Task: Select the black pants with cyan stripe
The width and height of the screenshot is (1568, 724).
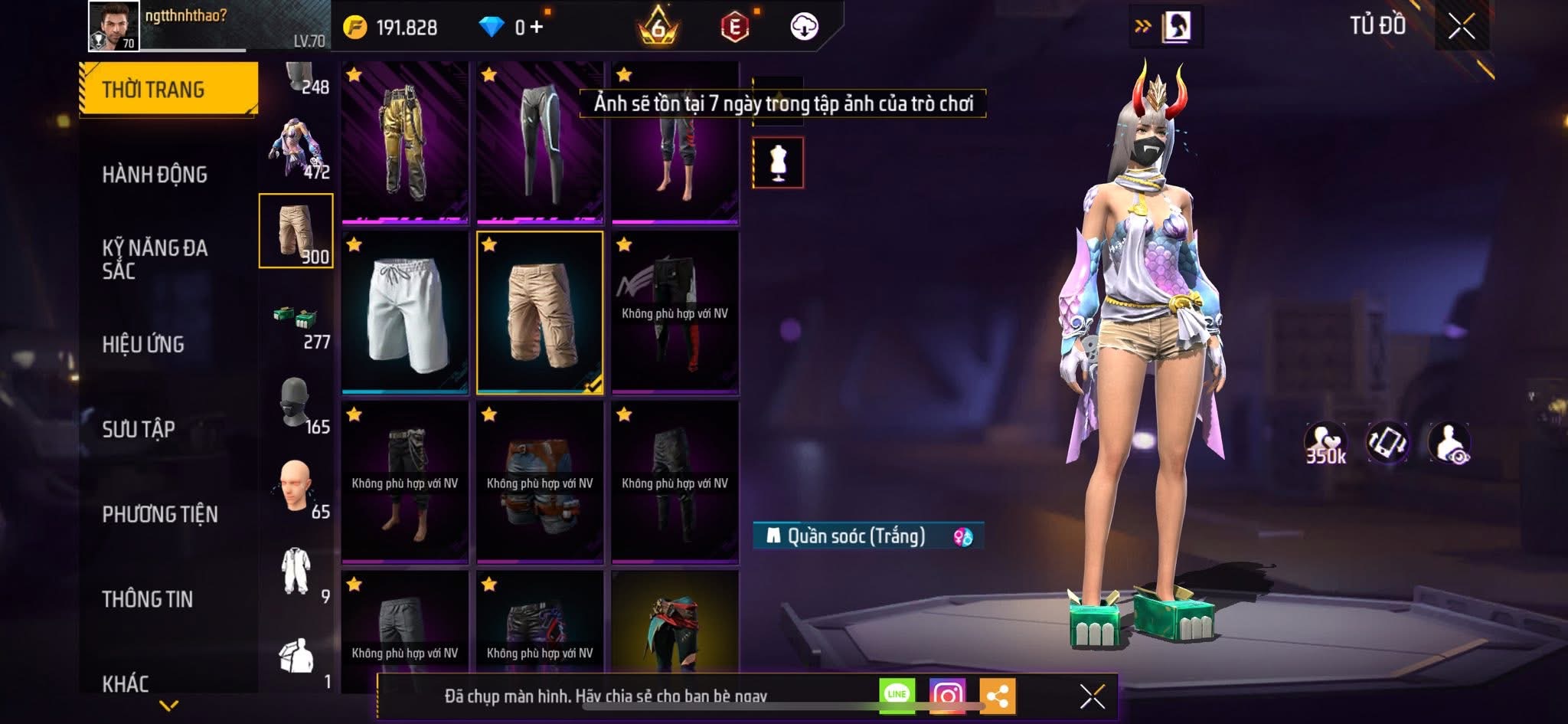Action: click(540, 143)
